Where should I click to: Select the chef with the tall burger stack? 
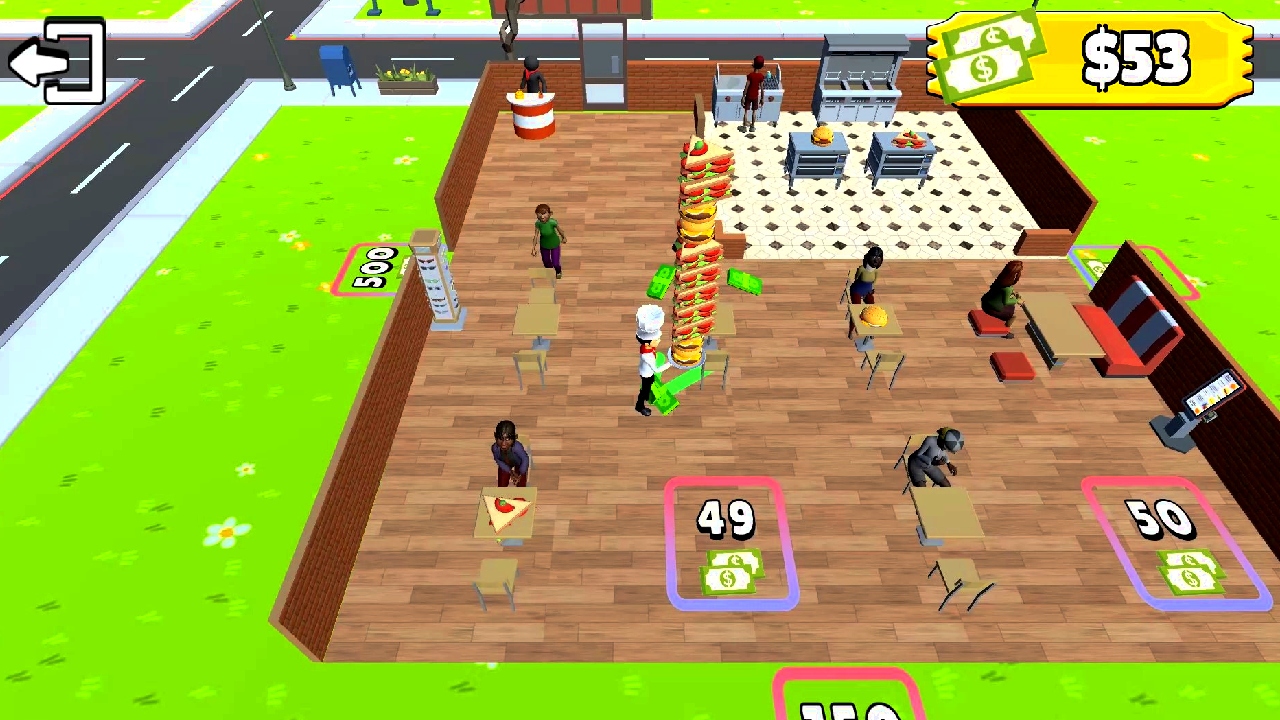point(650,350)
